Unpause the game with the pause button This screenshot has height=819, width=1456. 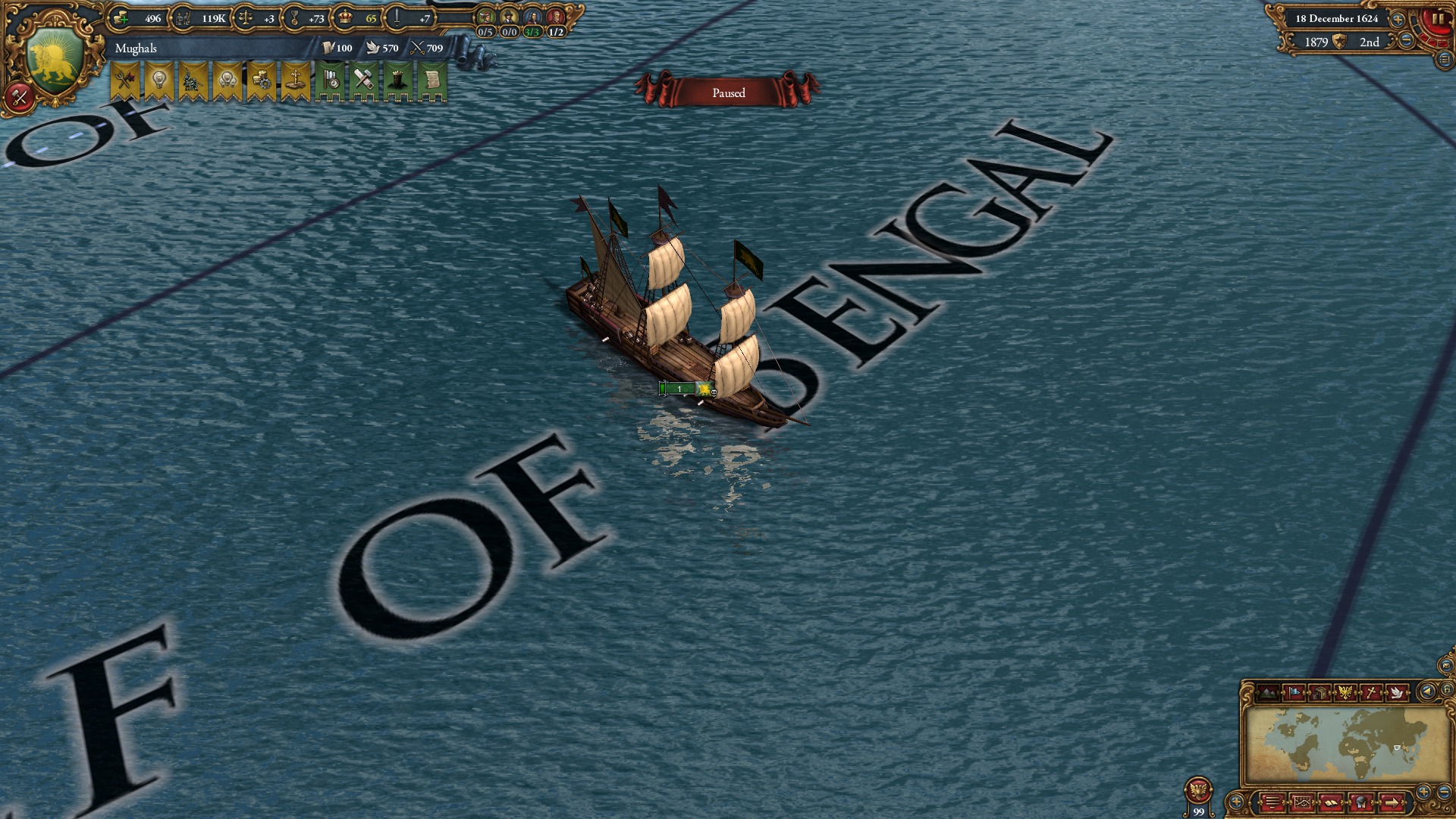pyautogui.click(x=1438, y=18)
